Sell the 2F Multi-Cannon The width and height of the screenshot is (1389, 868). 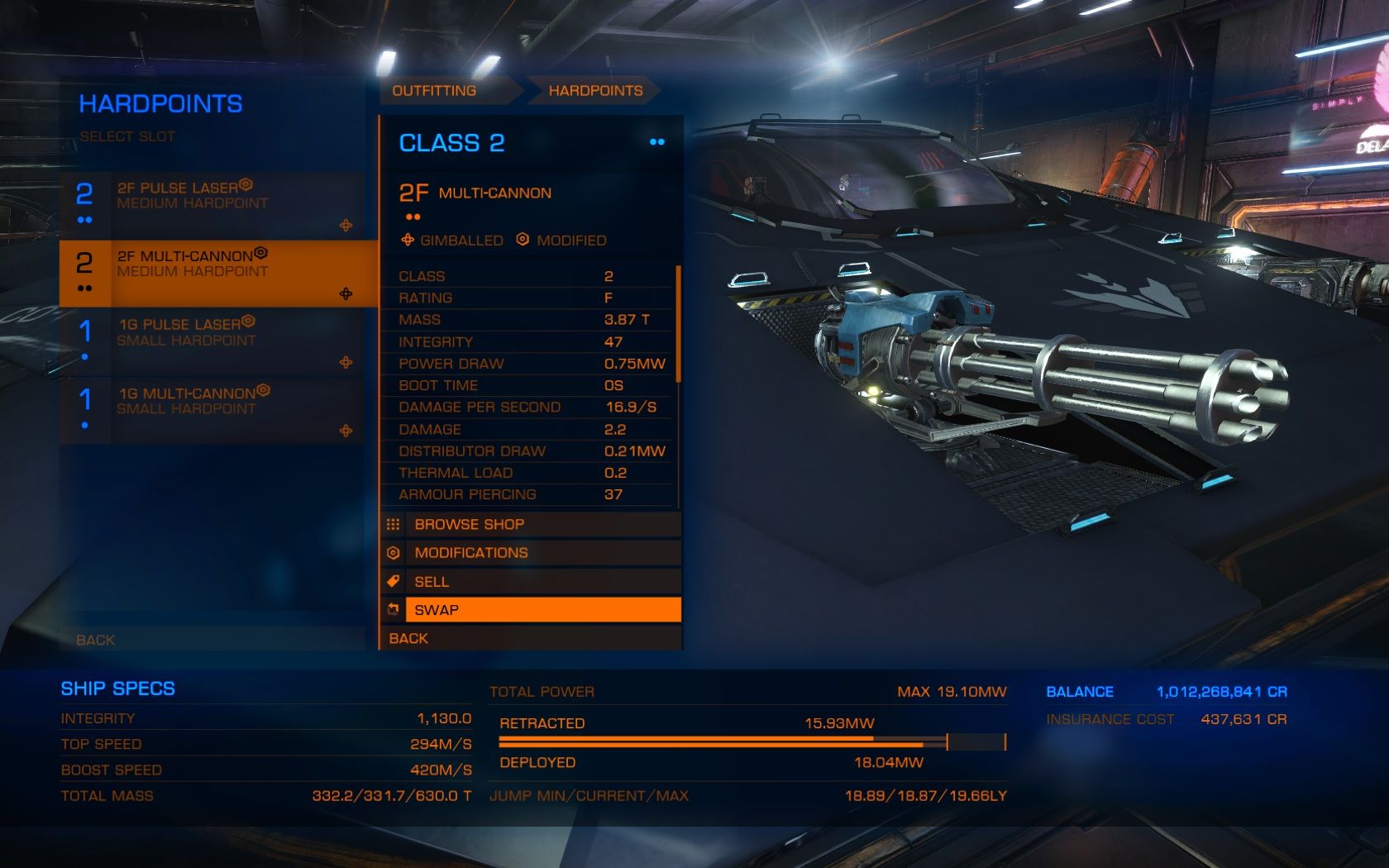click(x=531, y=582)
